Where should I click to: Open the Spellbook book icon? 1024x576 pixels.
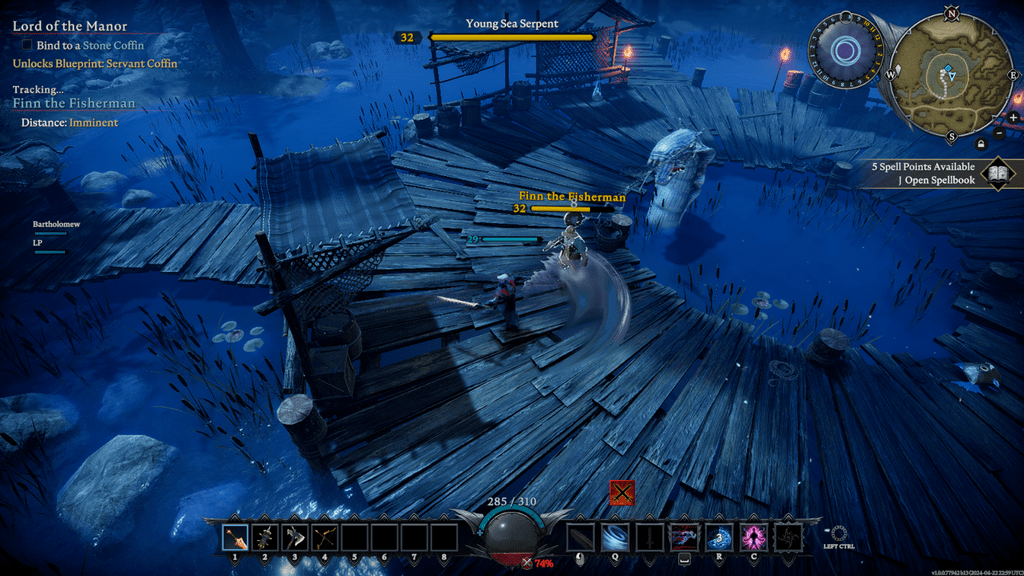(997, 174)
